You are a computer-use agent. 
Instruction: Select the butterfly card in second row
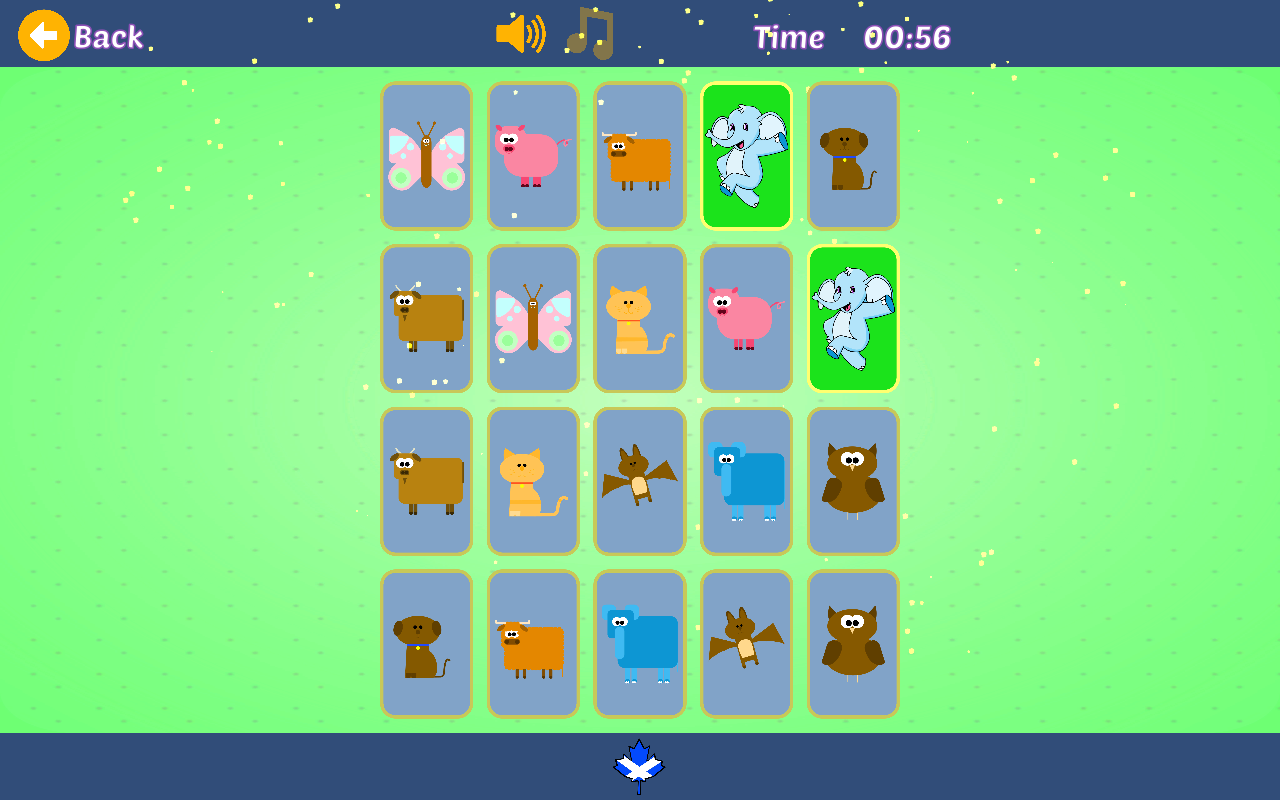pyautogui.click(x=533, y=318)
